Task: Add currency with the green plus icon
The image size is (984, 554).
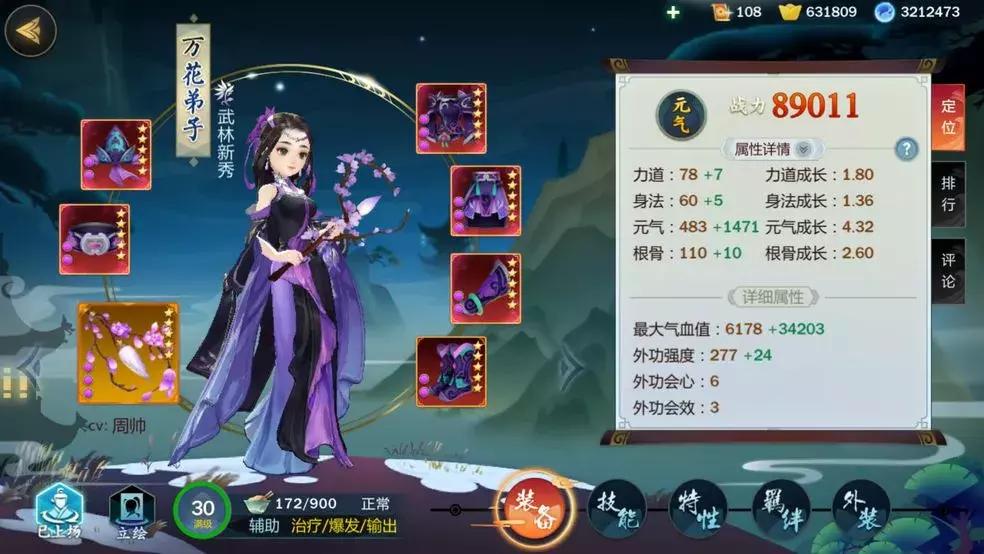Action: point(673,12)
